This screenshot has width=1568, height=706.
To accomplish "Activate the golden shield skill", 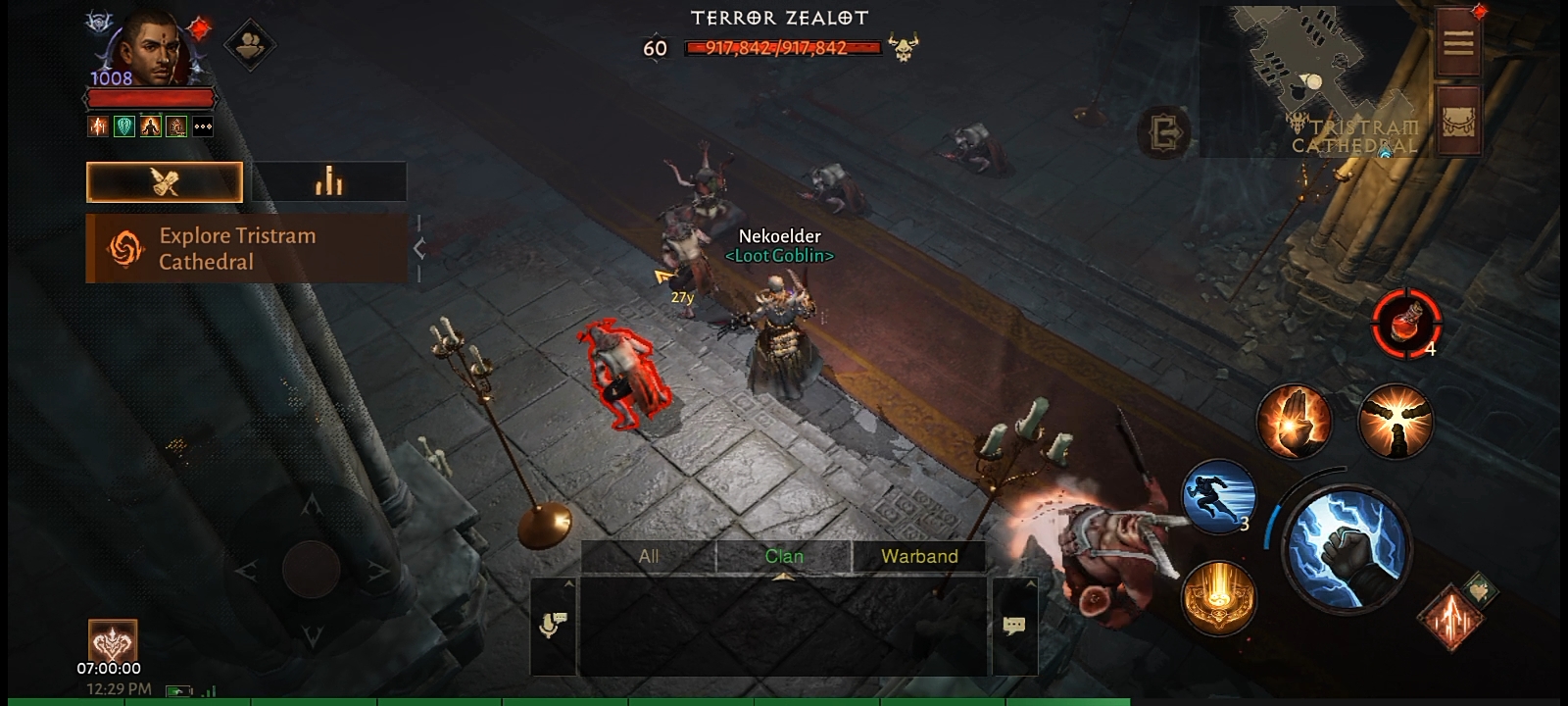I will point(1218,597).
